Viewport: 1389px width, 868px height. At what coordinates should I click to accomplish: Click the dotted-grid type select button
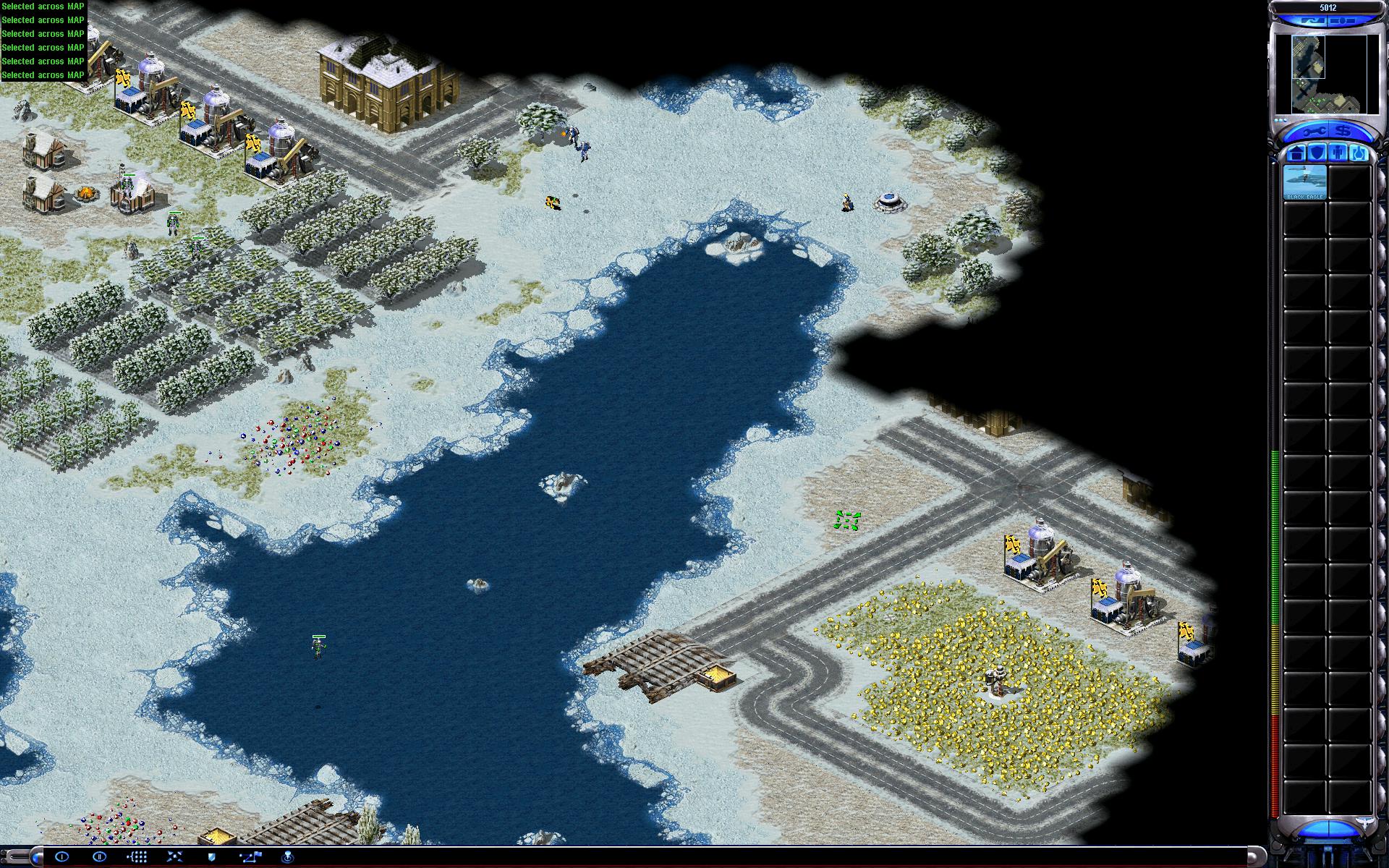[137, 857]
